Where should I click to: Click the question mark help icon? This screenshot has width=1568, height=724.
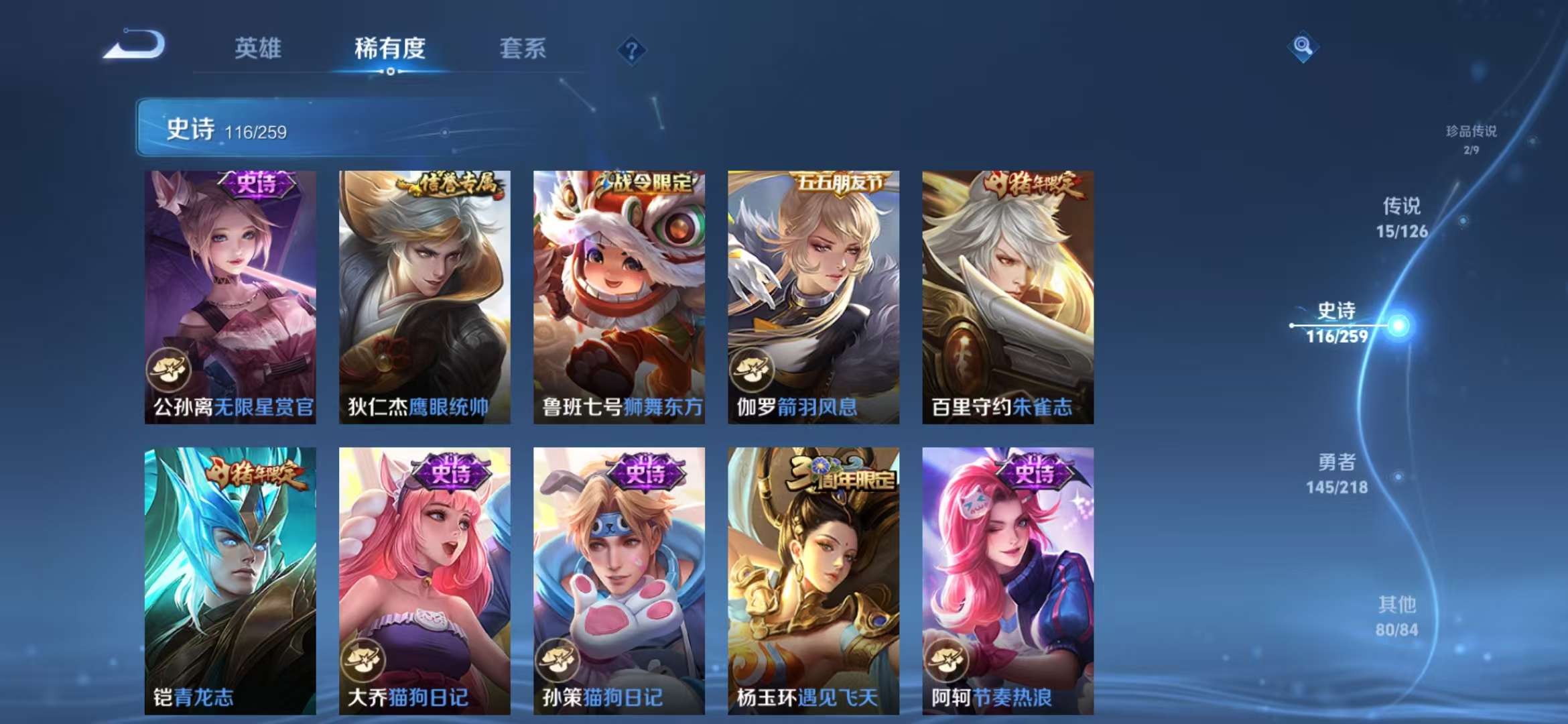point(631,50)
